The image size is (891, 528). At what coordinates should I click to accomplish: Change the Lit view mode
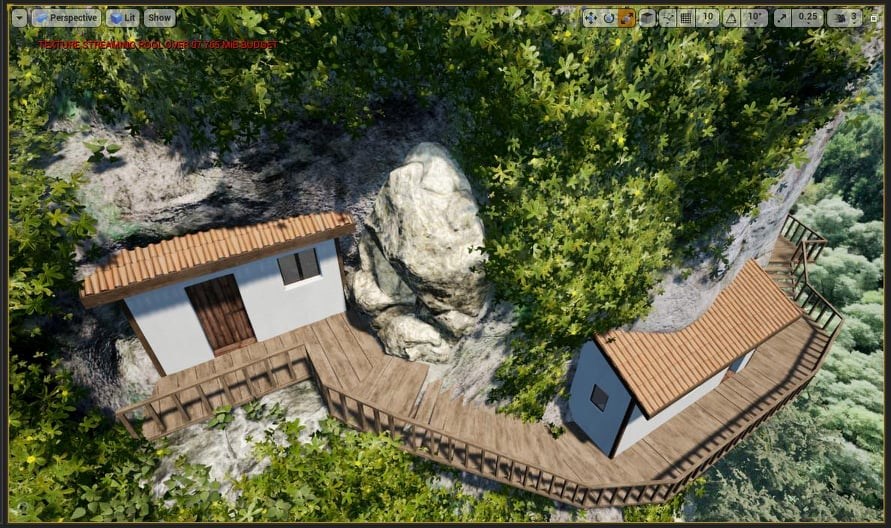123,18
